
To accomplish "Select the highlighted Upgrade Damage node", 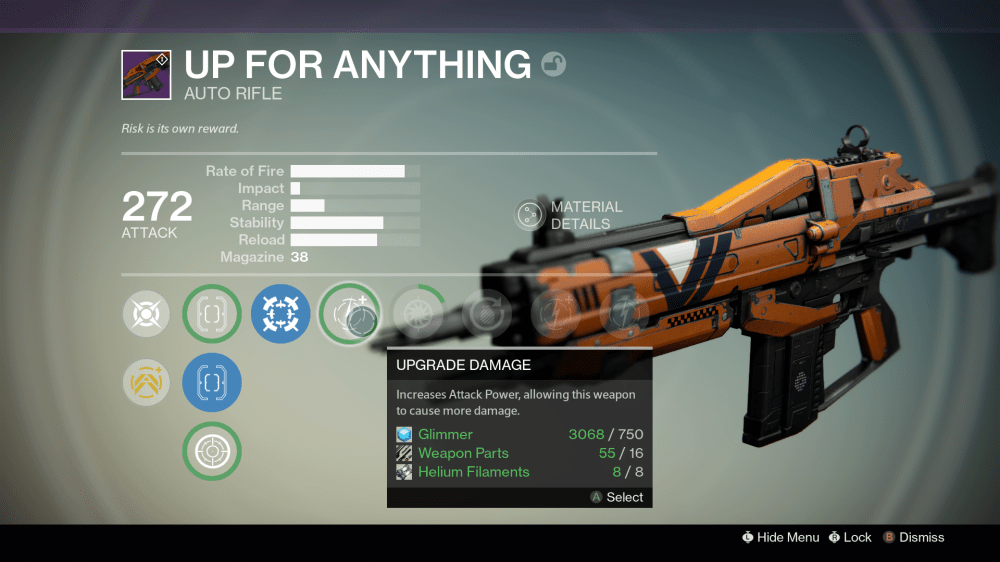I will click(x=349, y=314).
